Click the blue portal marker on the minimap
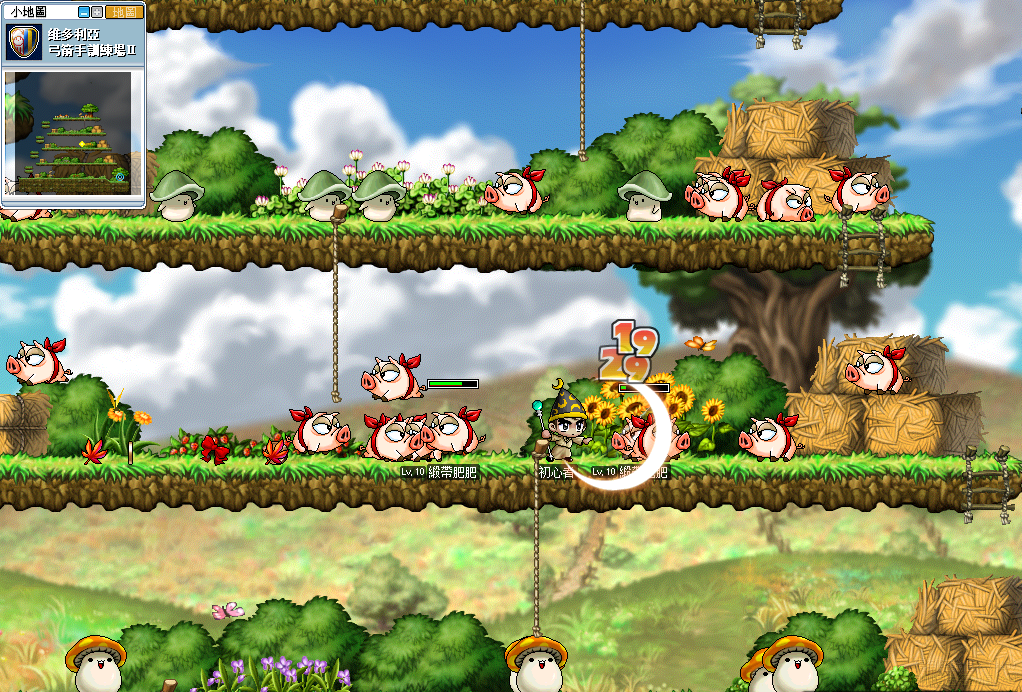Screen dimensions: 1022x692 pyautogui.click(x=120, y=178)
